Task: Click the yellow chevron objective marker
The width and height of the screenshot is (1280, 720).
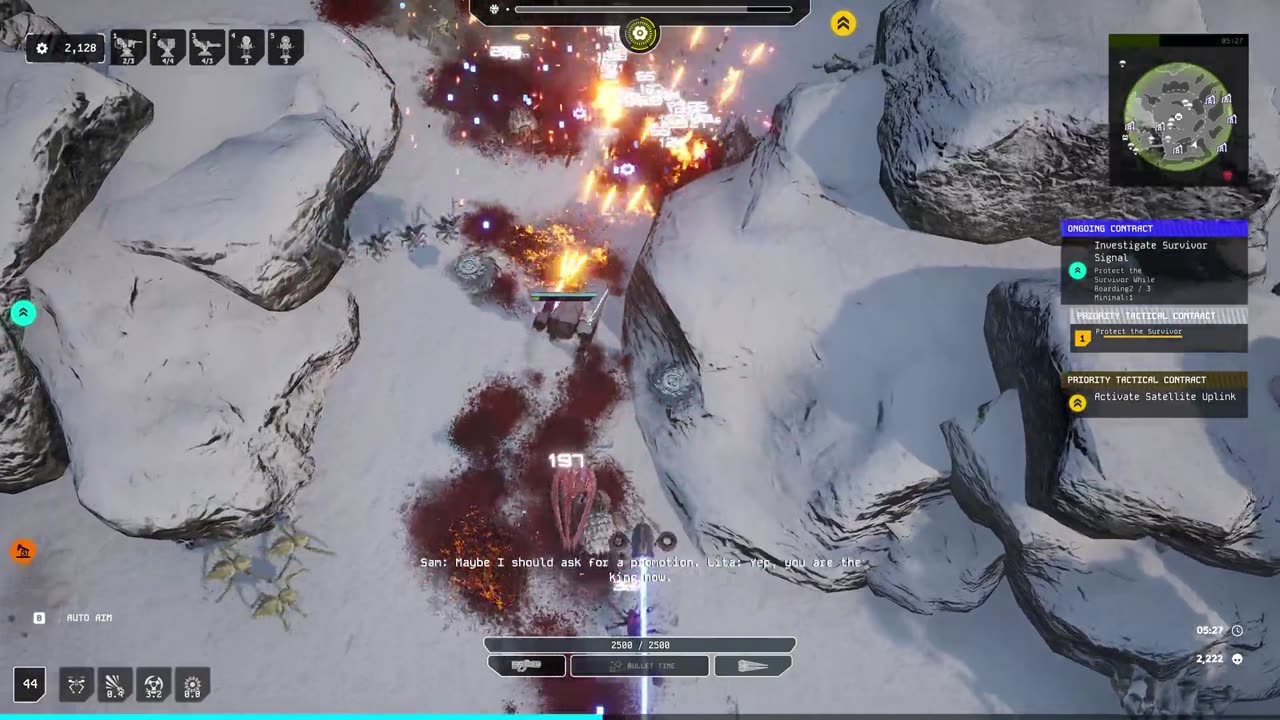Action: [843, 24]
